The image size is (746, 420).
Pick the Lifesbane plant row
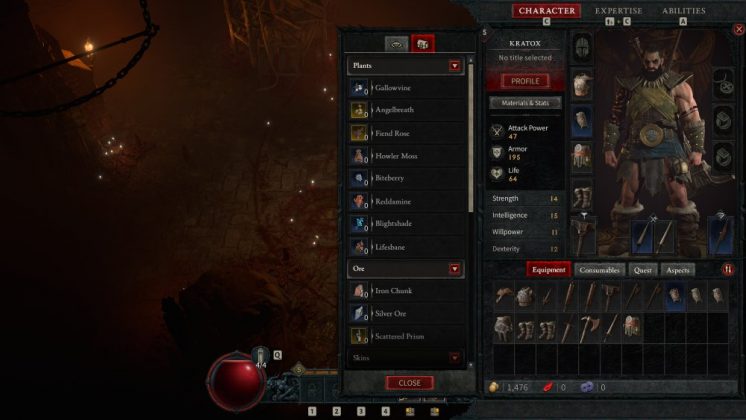pyautogui.click(x=408, y=246)
